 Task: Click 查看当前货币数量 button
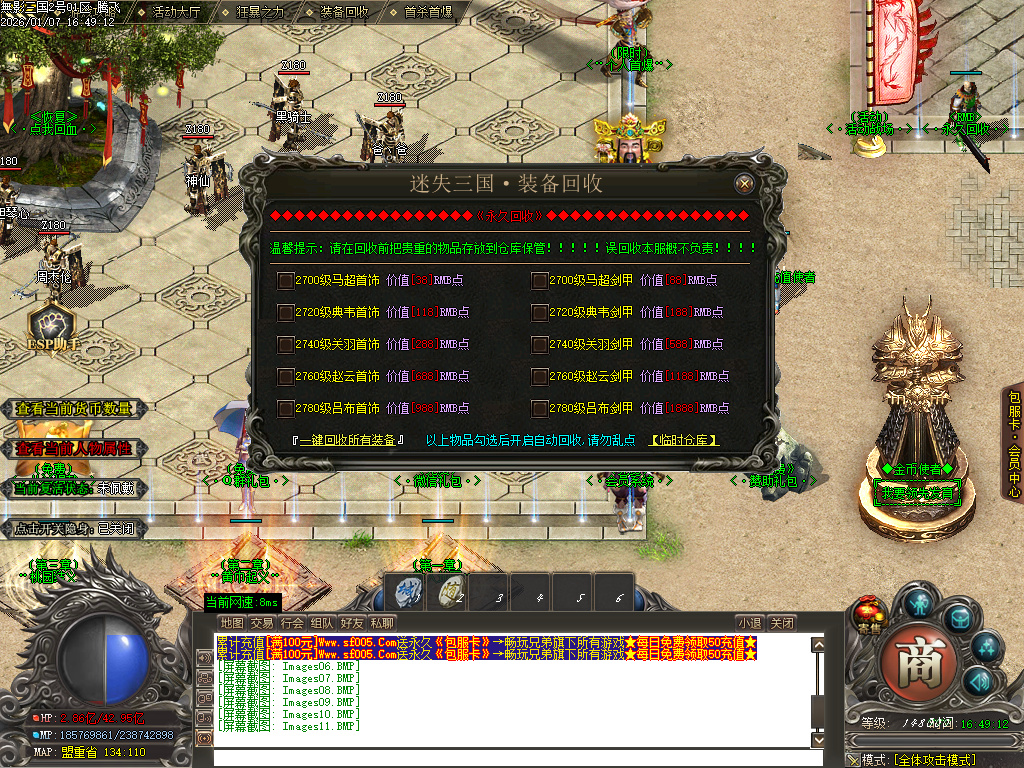[x=76, y=409]
